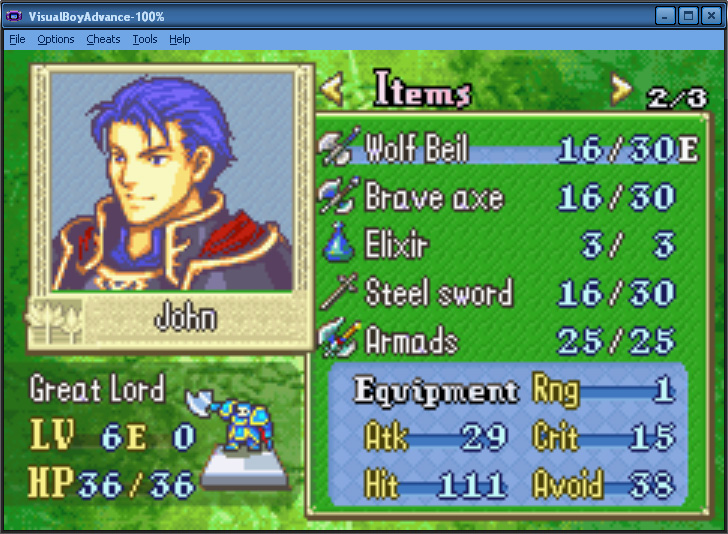Screen dimensions: 728x534
Task: Open the File menu
Action: pyautogui.click(x=17, y=39)
